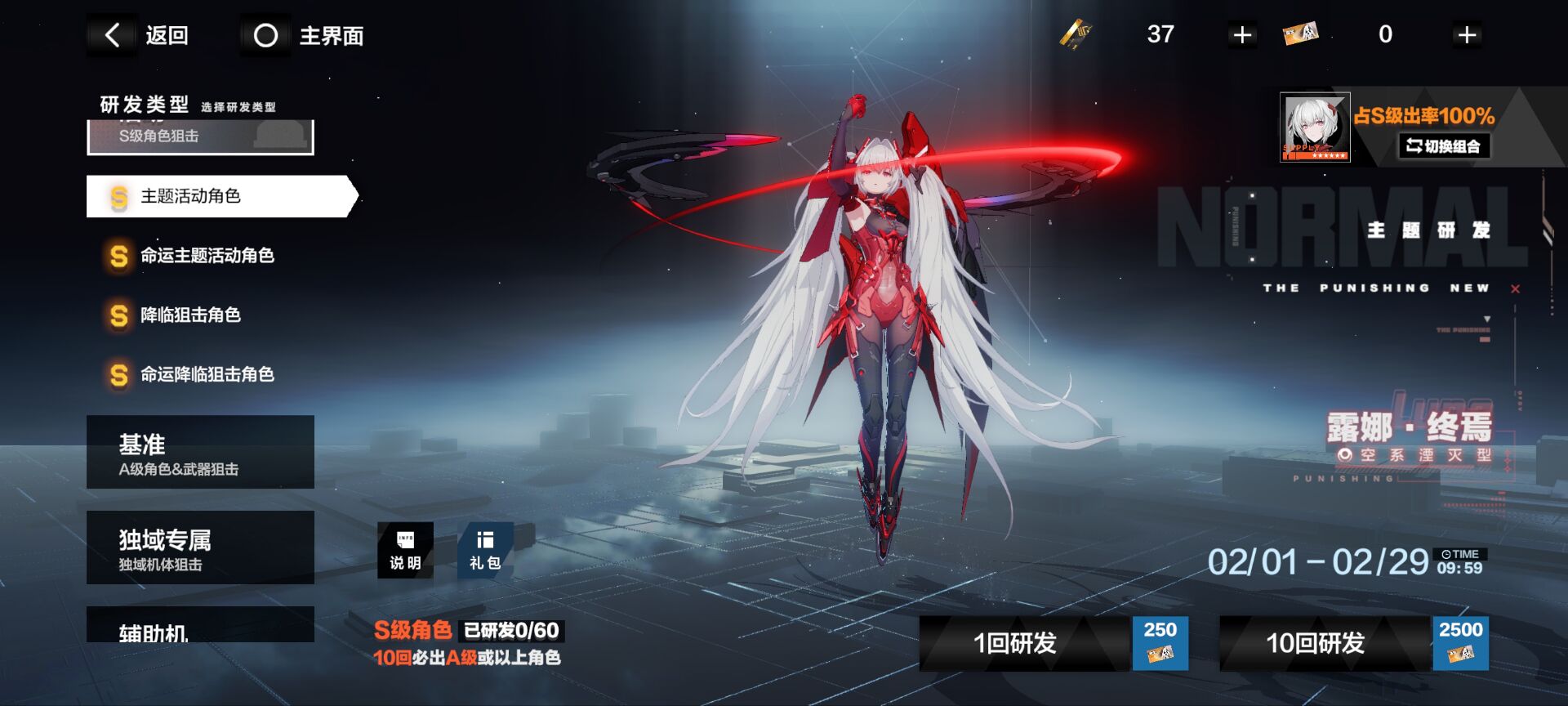Open the 独域专属 category
Image resolution: width=1568 pixels, height=706 pixels.
click(x=200, y=547)
